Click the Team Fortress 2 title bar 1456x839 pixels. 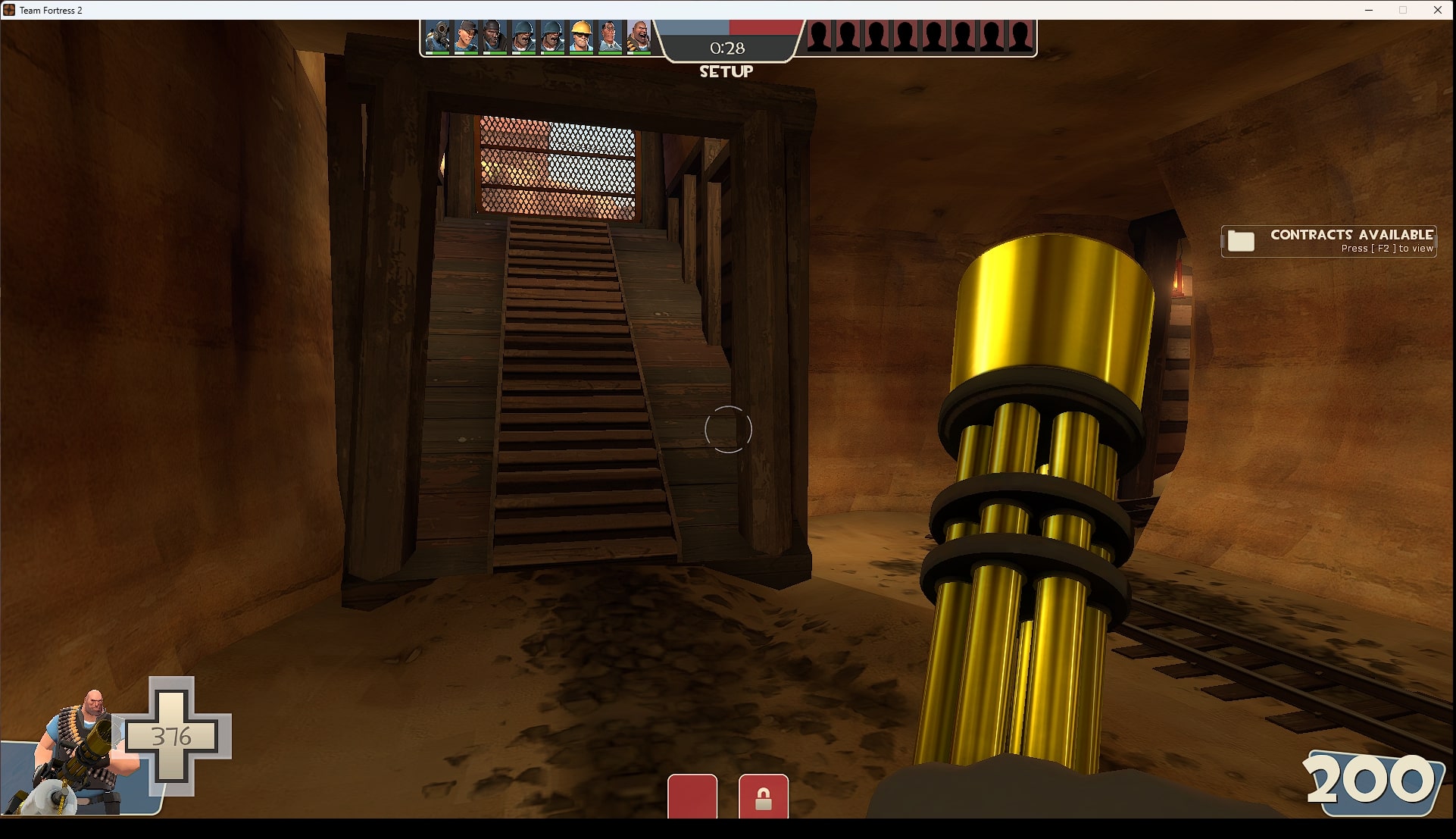(x=50, y=10)
